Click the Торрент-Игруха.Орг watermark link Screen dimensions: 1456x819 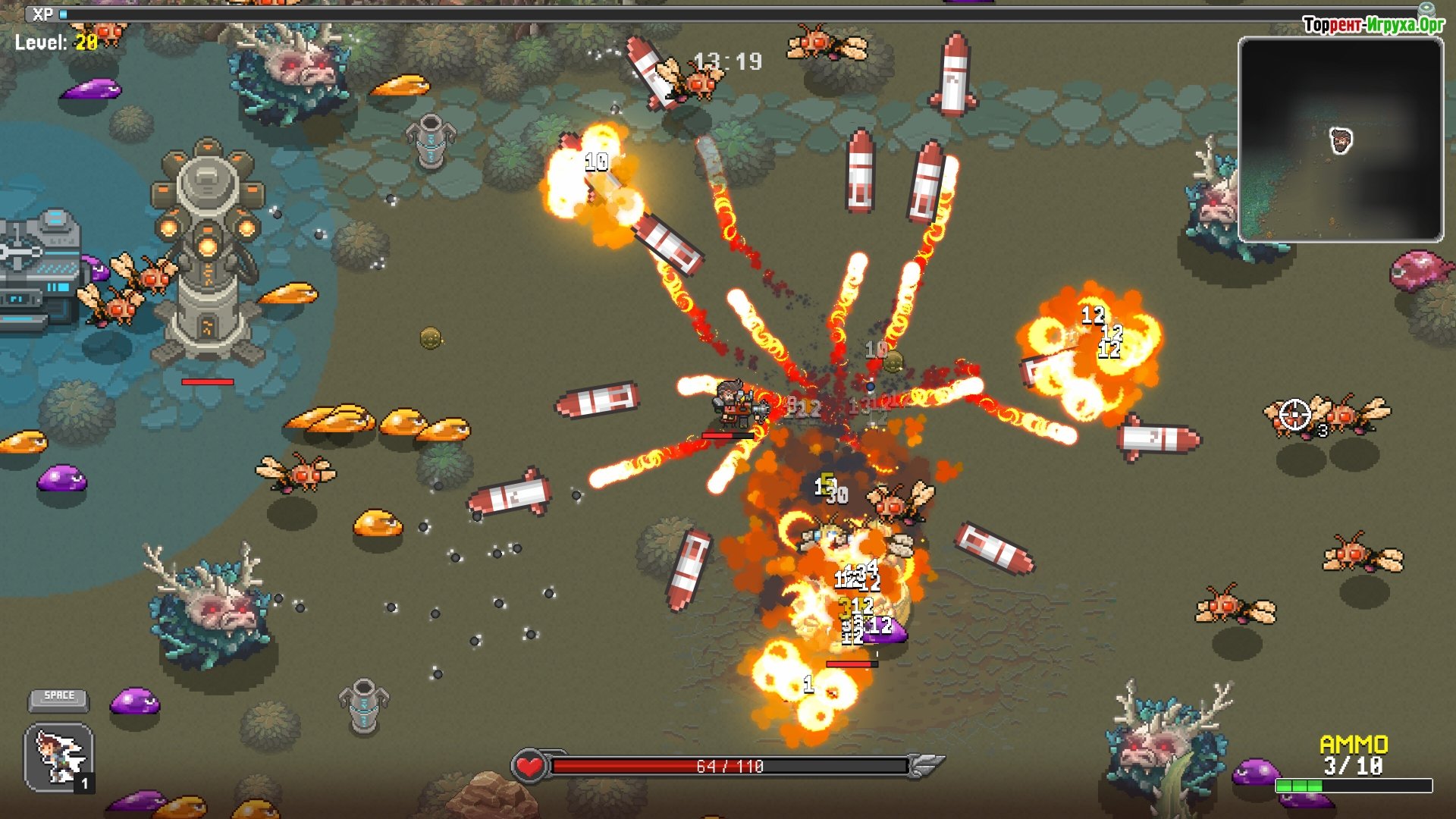(x=1373, y=25)
